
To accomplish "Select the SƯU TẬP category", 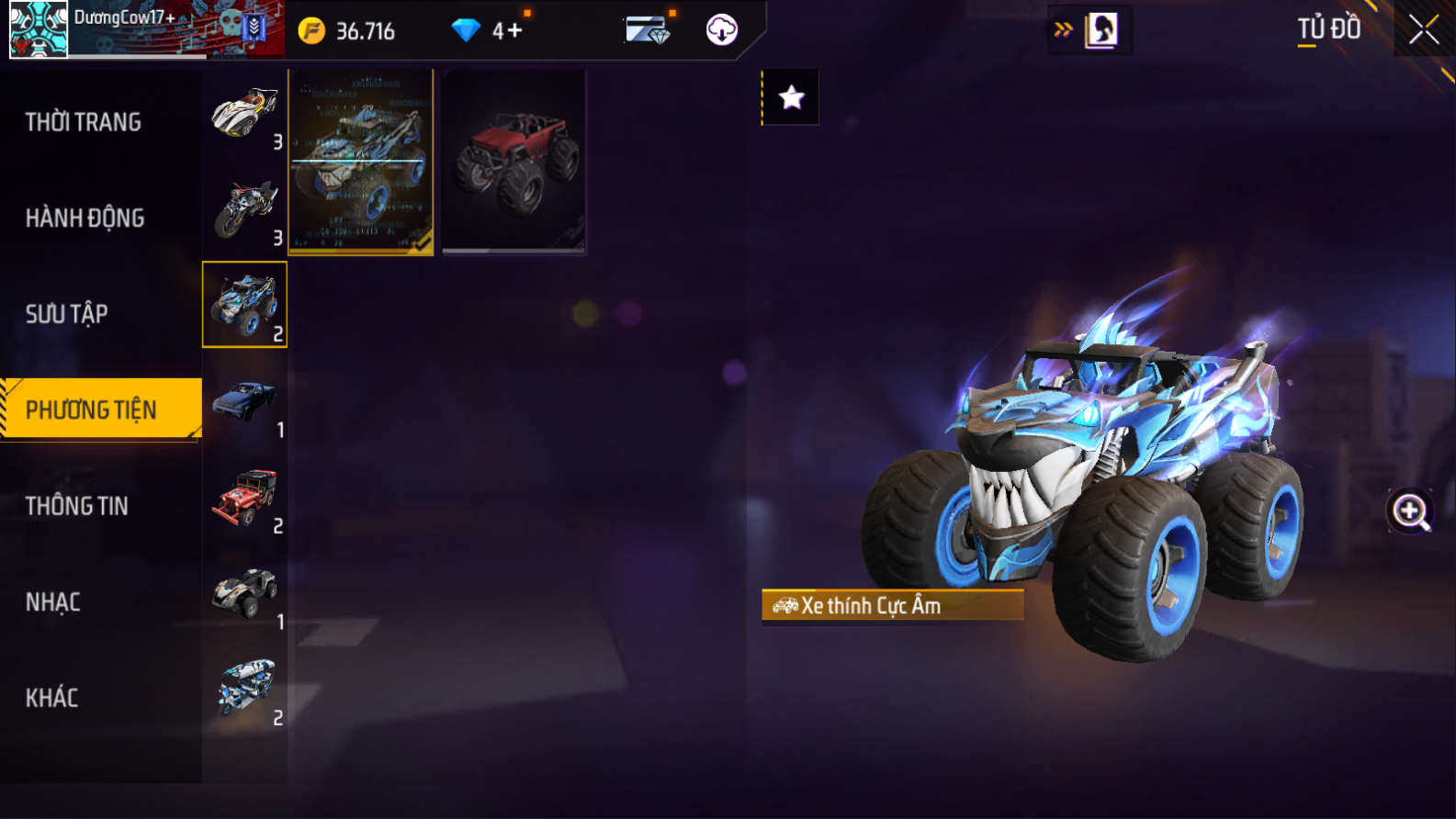I will pos(67,314).
